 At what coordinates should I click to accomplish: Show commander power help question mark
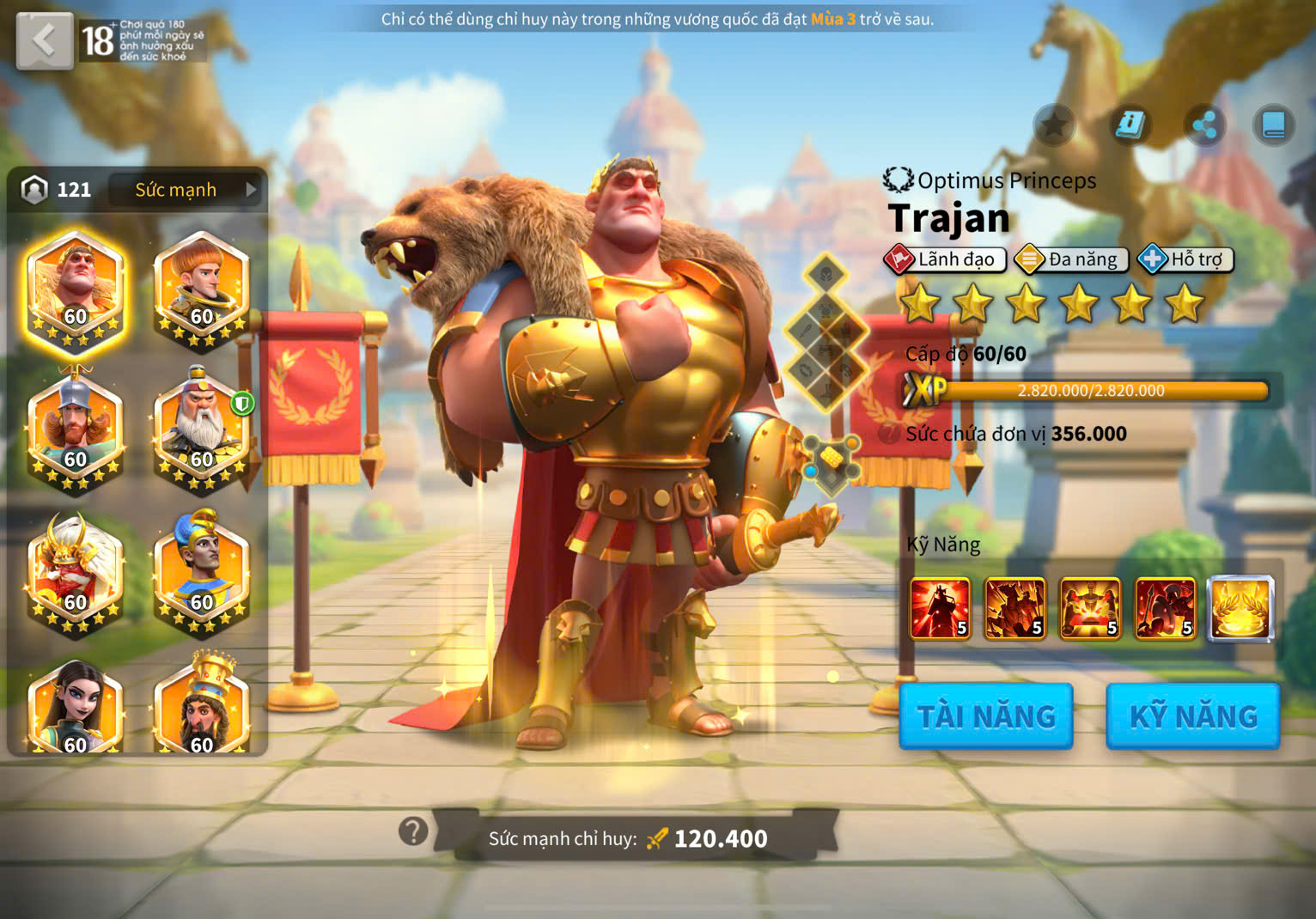point(413,831)
